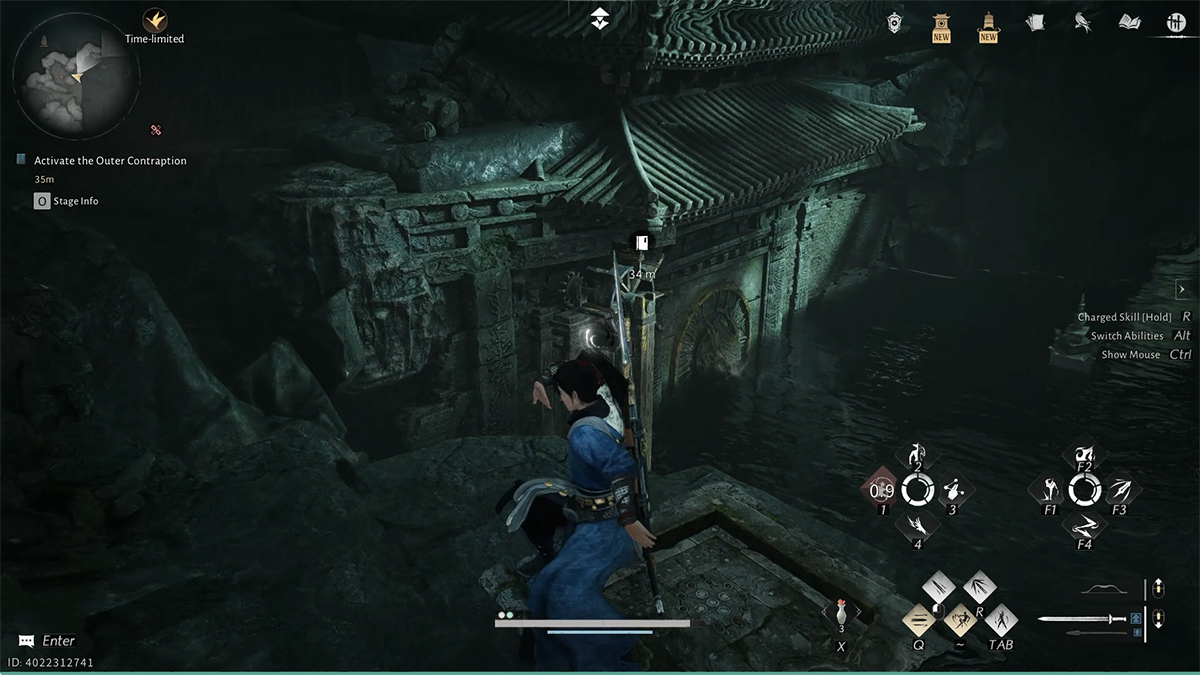Open the stacked papers icon
This screenshot has width=1200, height=675.
(1035, 22)
